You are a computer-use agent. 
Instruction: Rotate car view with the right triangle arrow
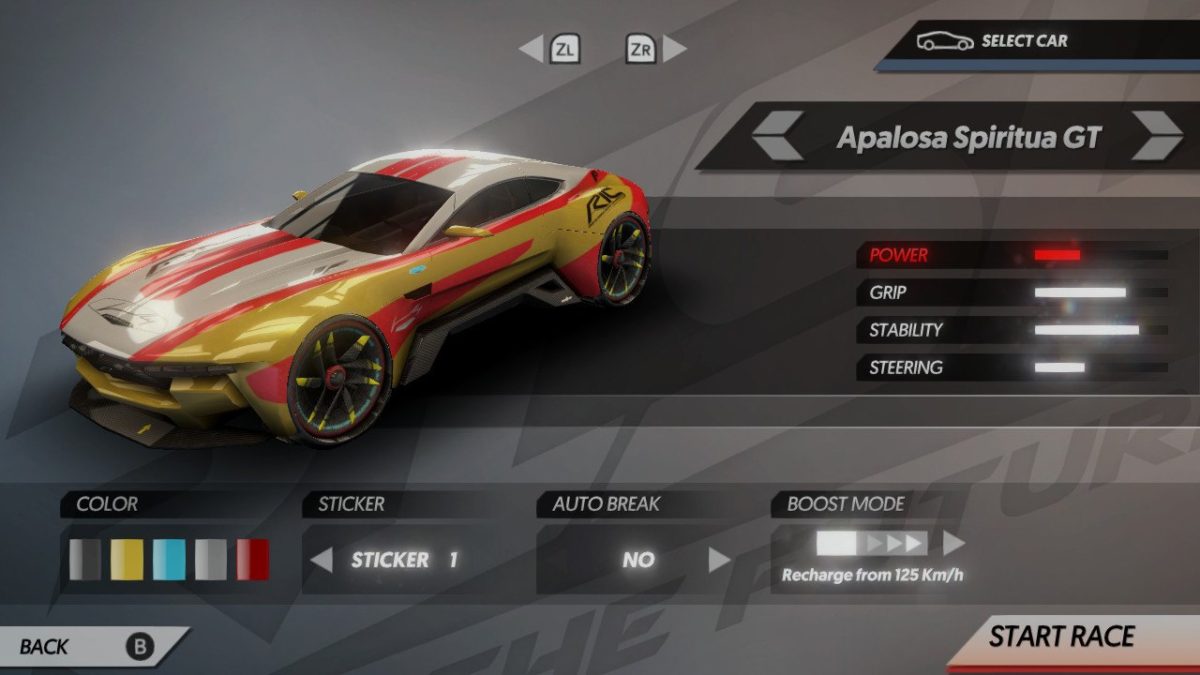point(676,48)
